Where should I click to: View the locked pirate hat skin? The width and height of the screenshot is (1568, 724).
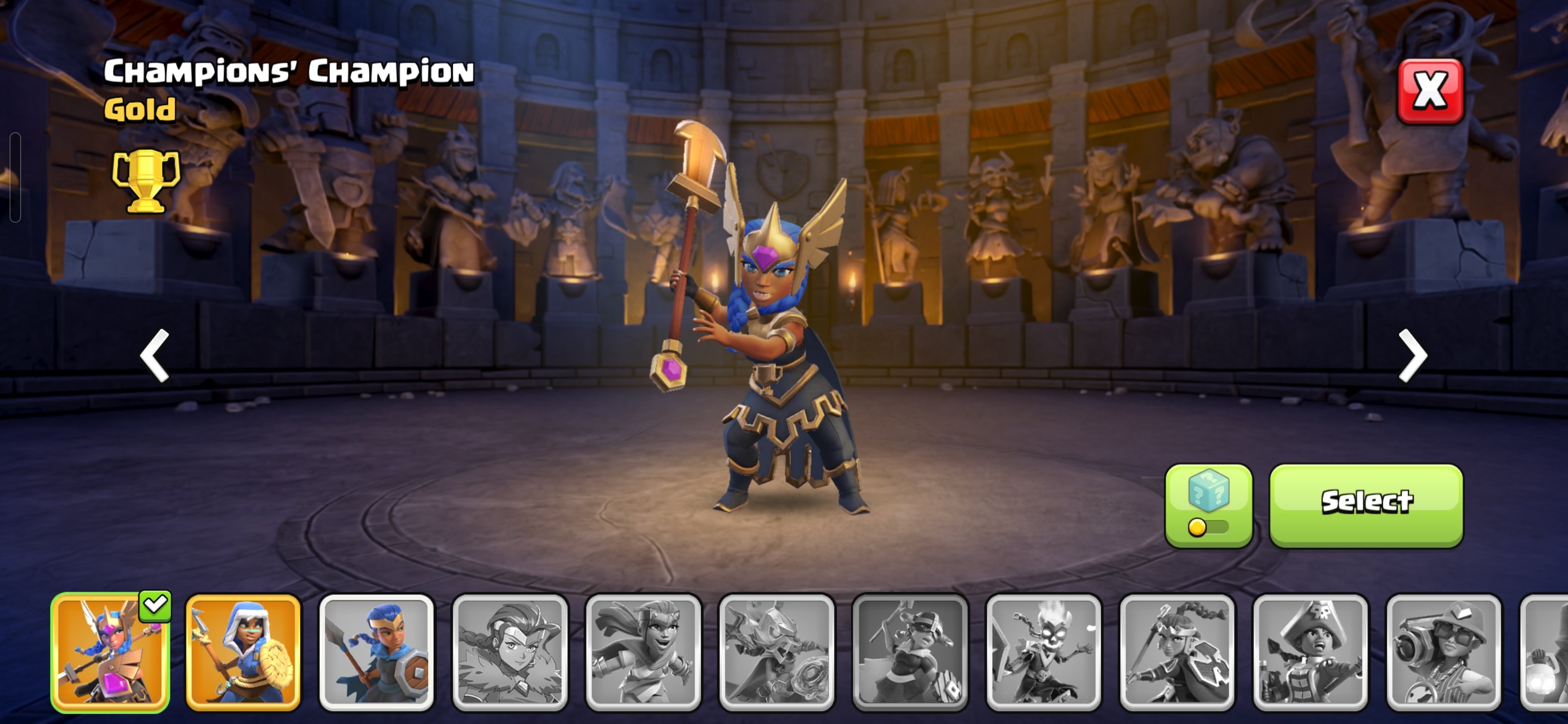pyautogui.click(x=1311, y=652)
